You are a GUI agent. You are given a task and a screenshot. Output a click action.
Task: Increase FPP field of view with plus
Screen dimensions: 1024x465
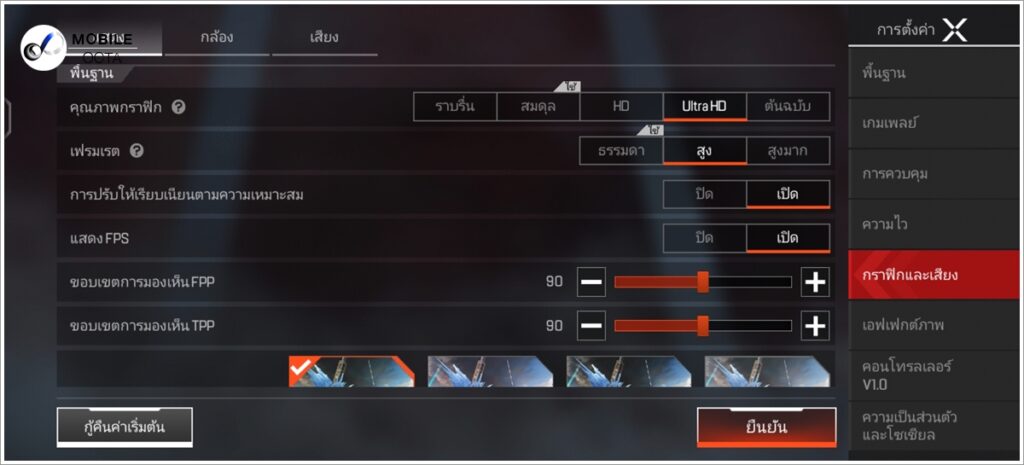pyautogui.click(x=815, y=282)
